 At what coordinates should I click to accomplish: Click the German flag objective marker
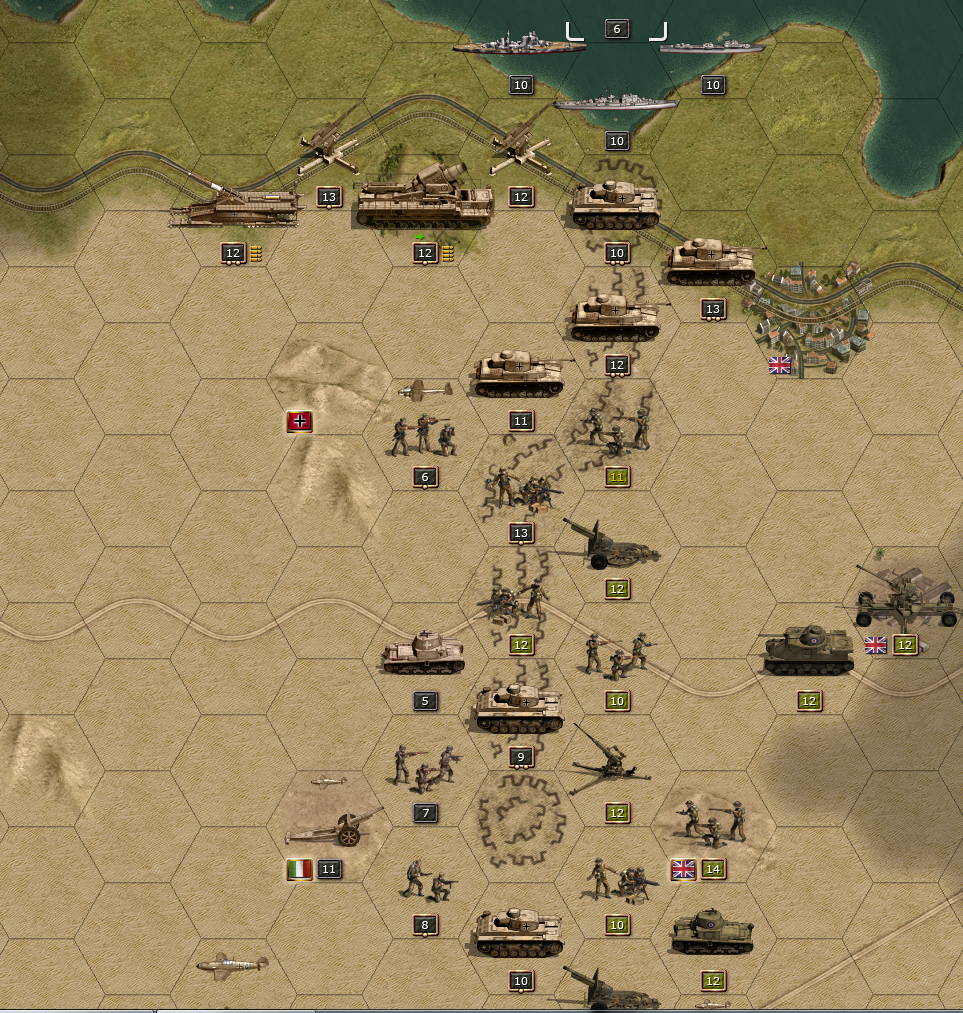300,422
